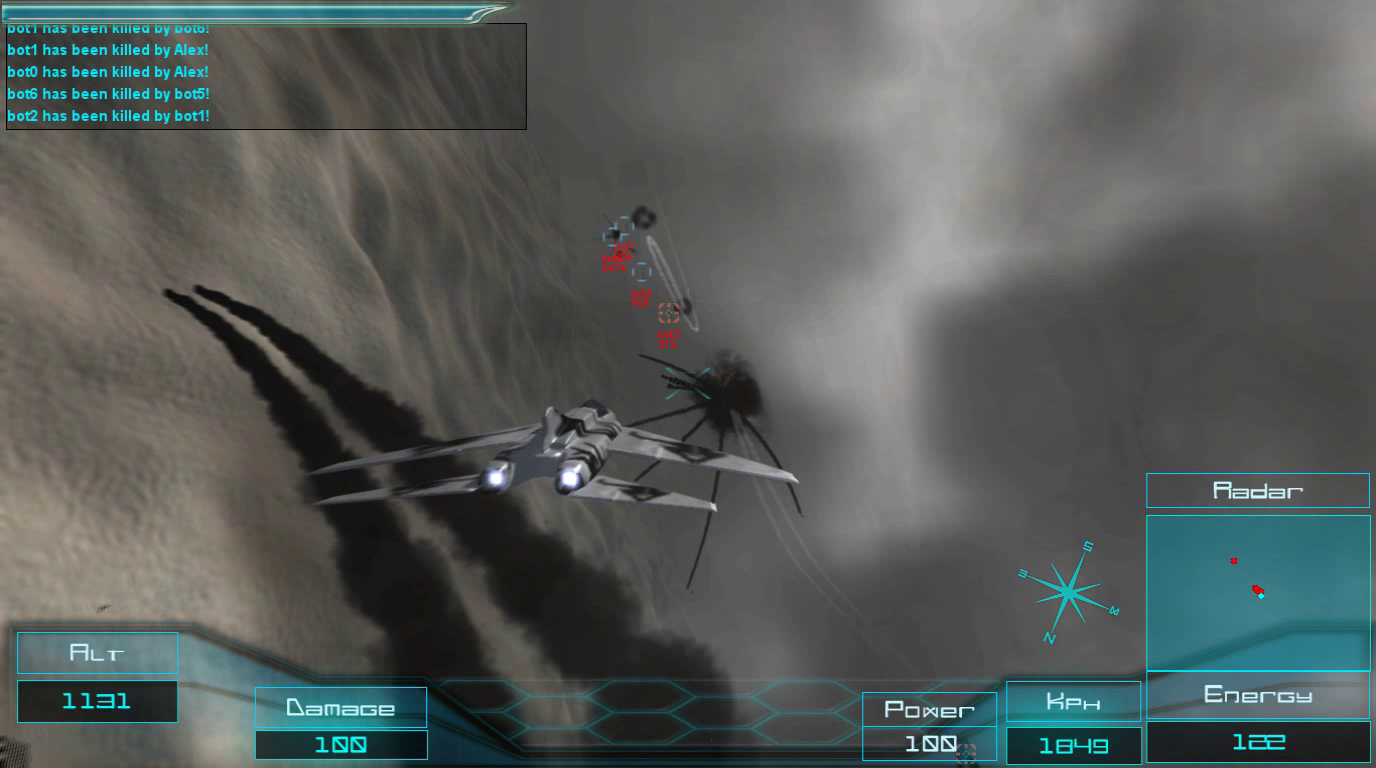Click the blue targeting bracket near bot7
This screenshot has width=1376, height=768.
click(617, 229)
